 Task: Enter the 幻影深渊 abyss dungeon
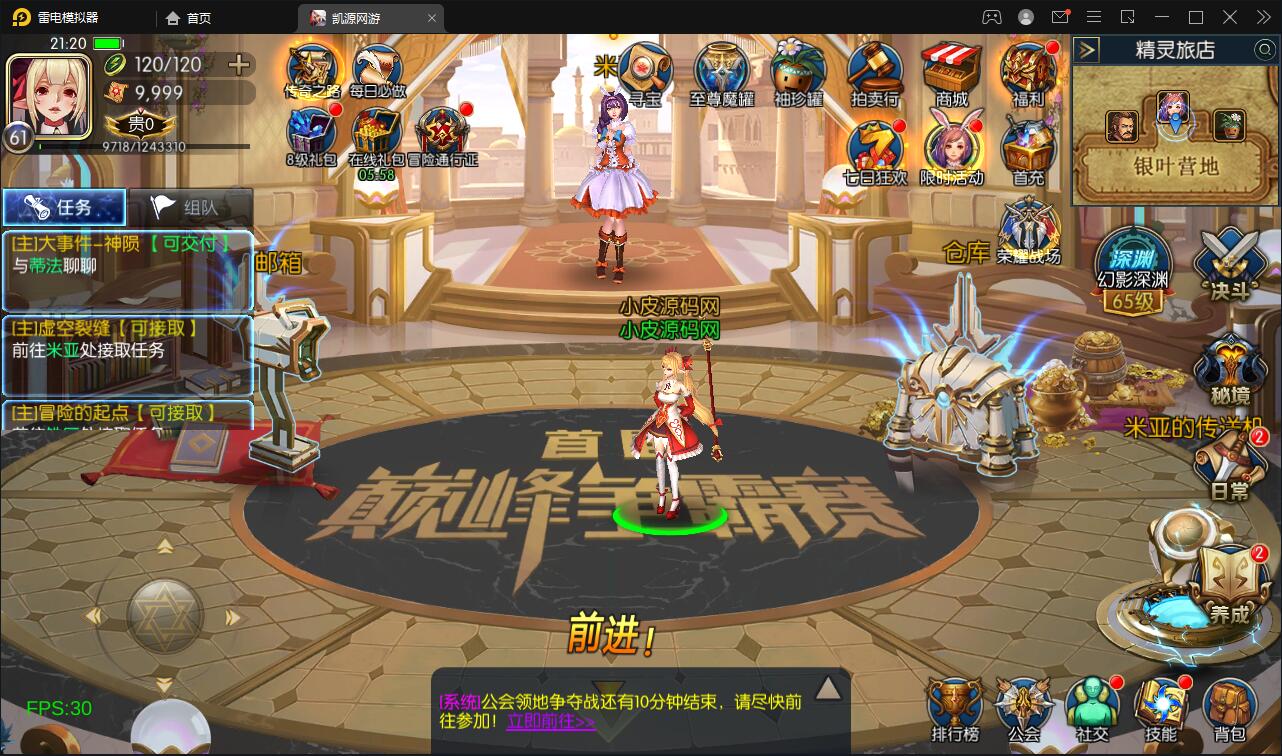coord(1135,263)
